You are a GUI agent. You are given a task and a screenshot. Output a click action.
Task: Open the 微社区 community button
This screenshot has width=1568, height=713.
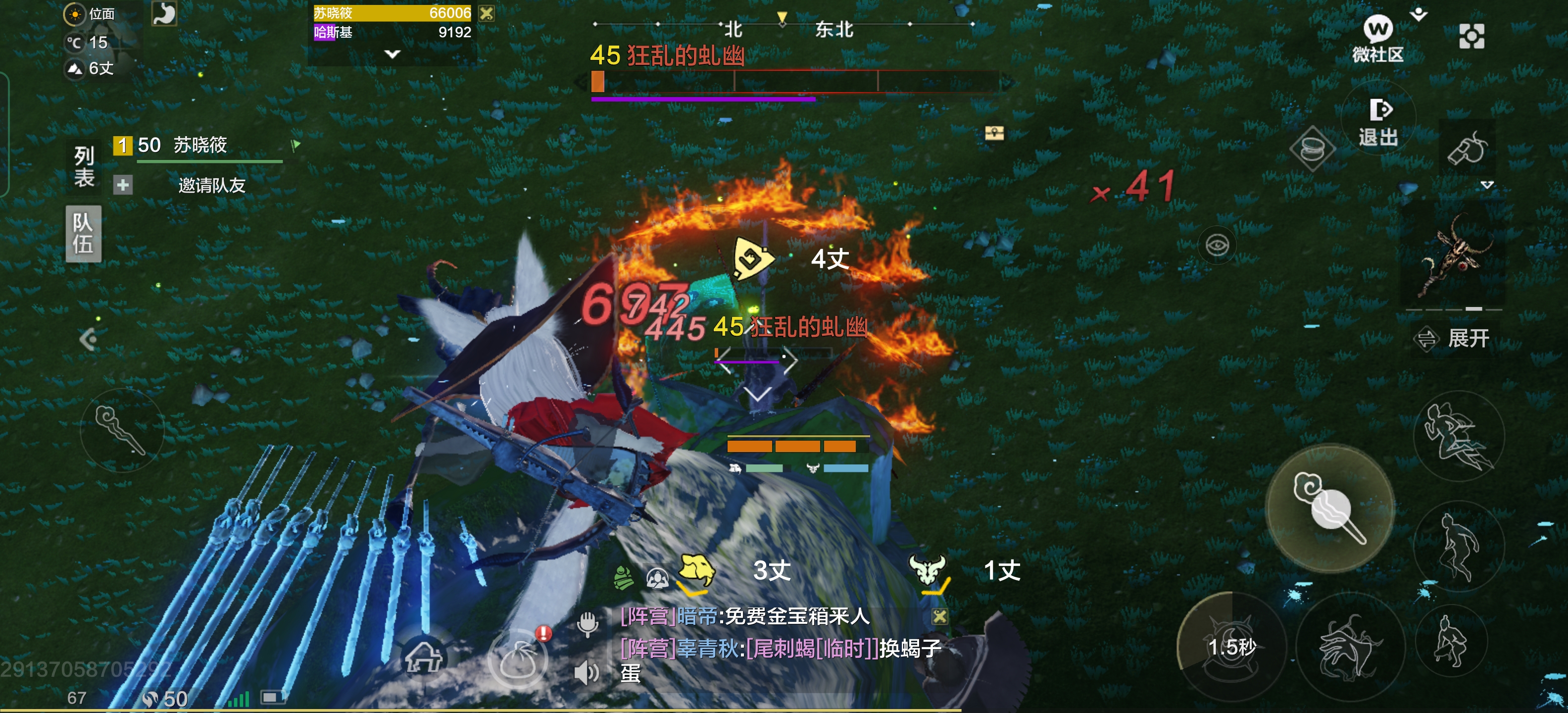(1377, 38)
